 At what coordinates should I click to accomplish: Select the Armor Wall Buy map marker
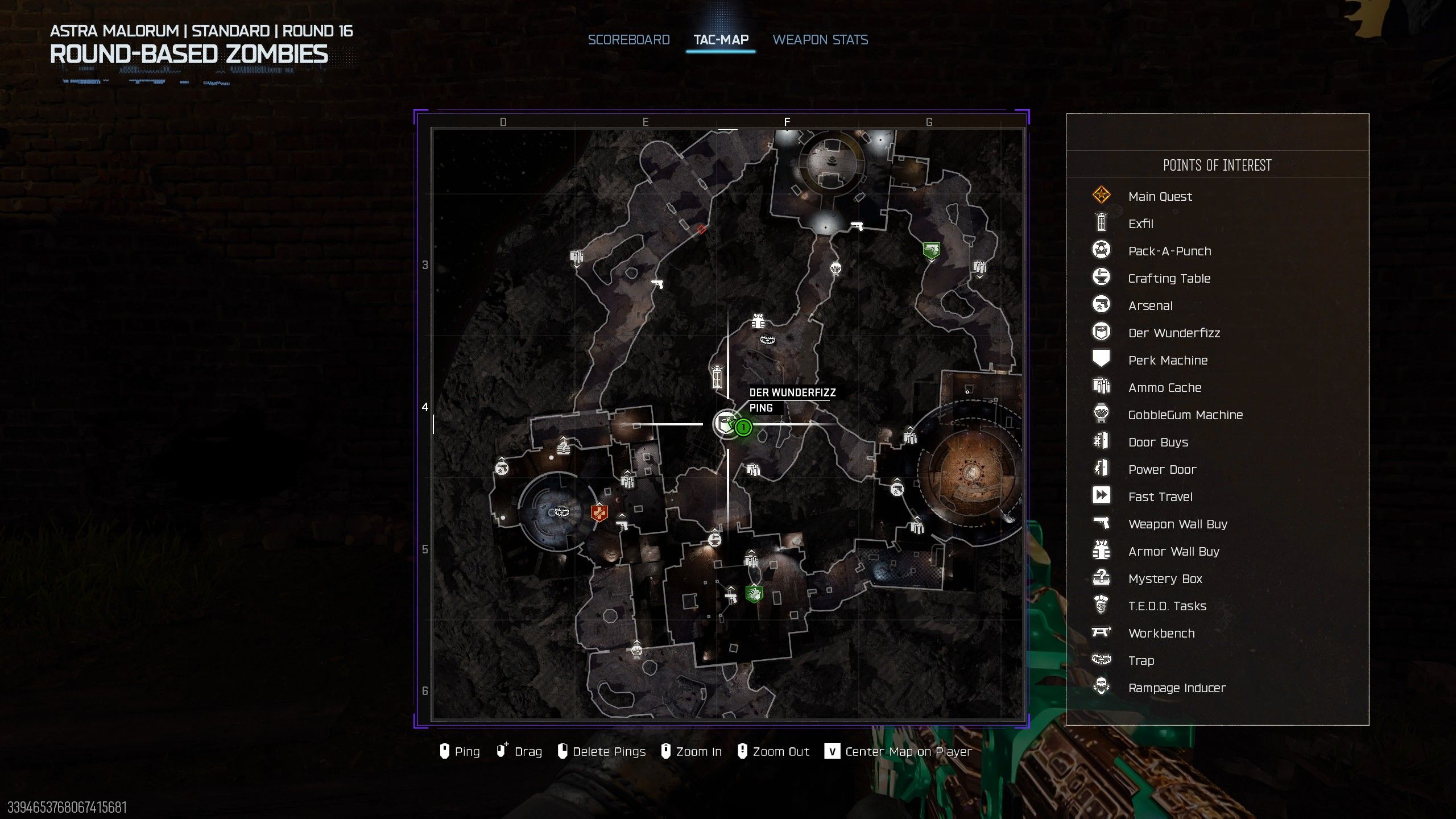click(758, 321)
